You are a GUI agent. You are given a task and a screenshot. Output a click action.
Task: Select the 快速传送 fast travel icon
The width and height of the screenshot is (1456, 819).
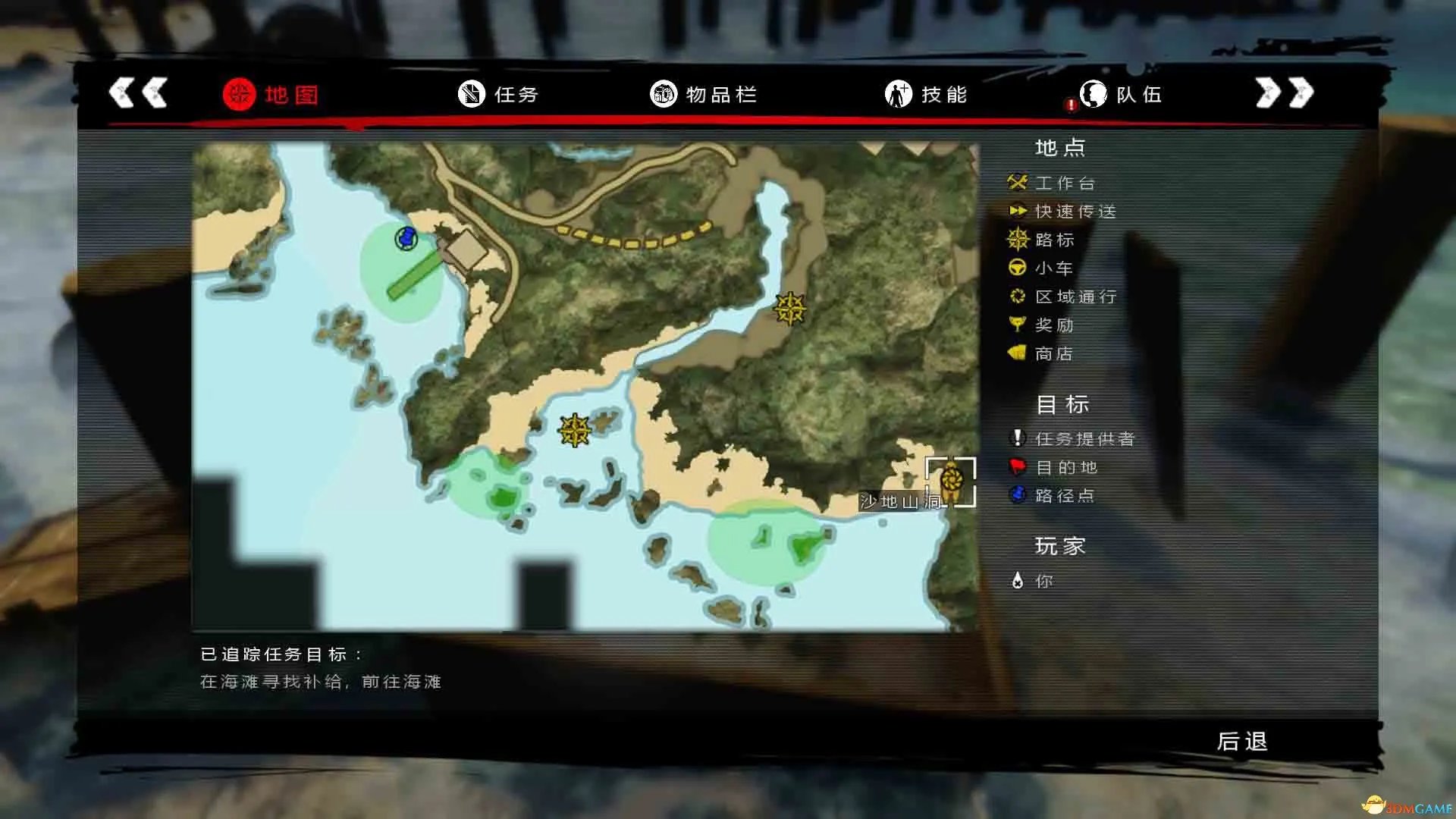point(1018,212)
